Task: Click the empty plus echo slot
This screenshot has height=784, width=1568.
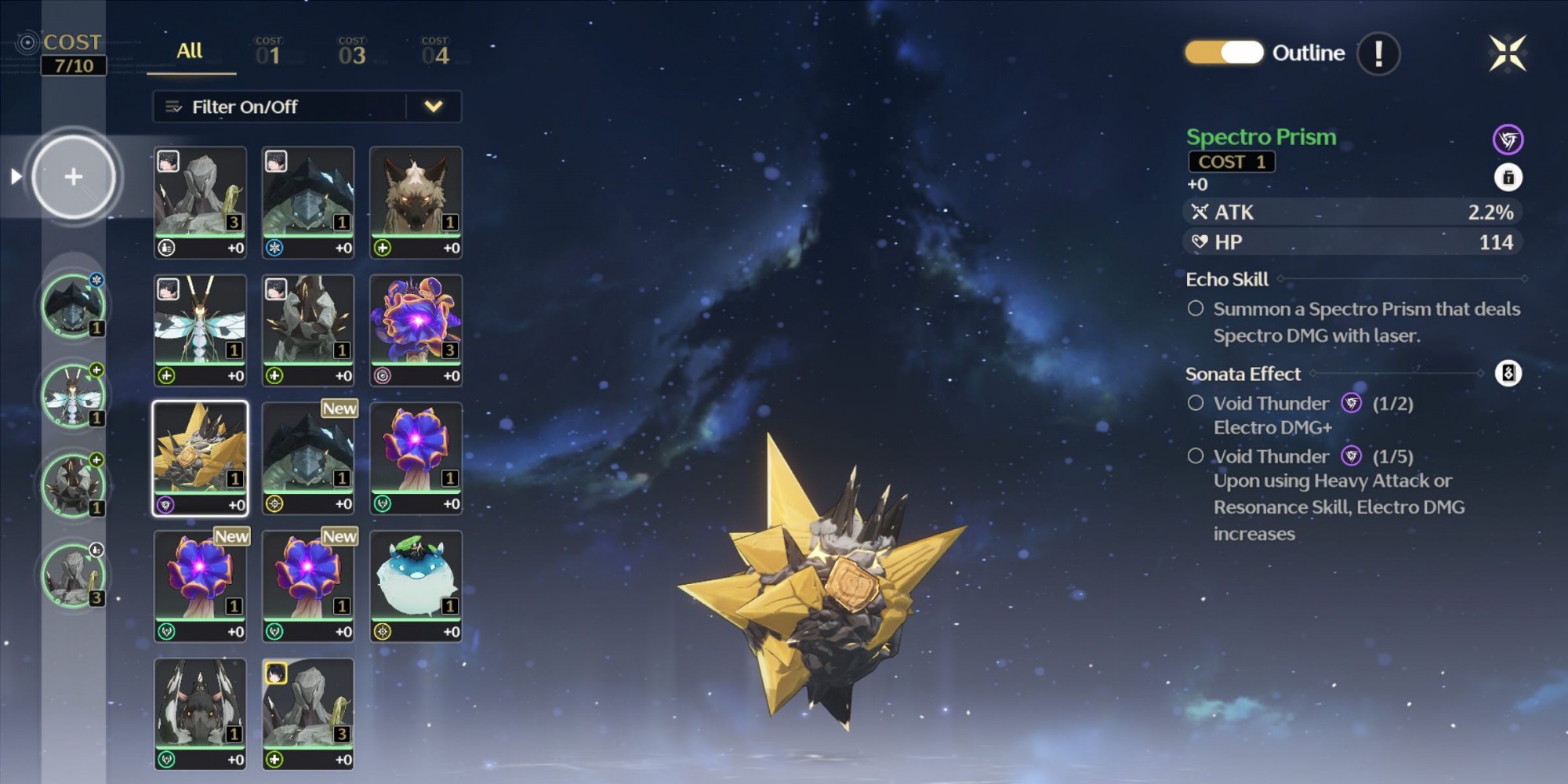Action: pos(74,176)
